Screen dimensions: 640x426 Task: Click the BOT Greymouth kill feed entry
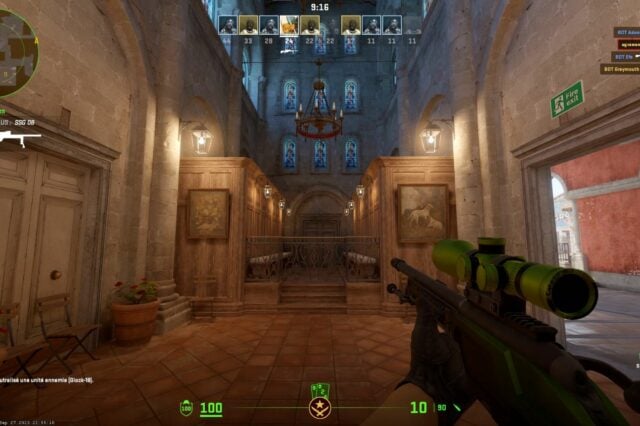point(620,69)
